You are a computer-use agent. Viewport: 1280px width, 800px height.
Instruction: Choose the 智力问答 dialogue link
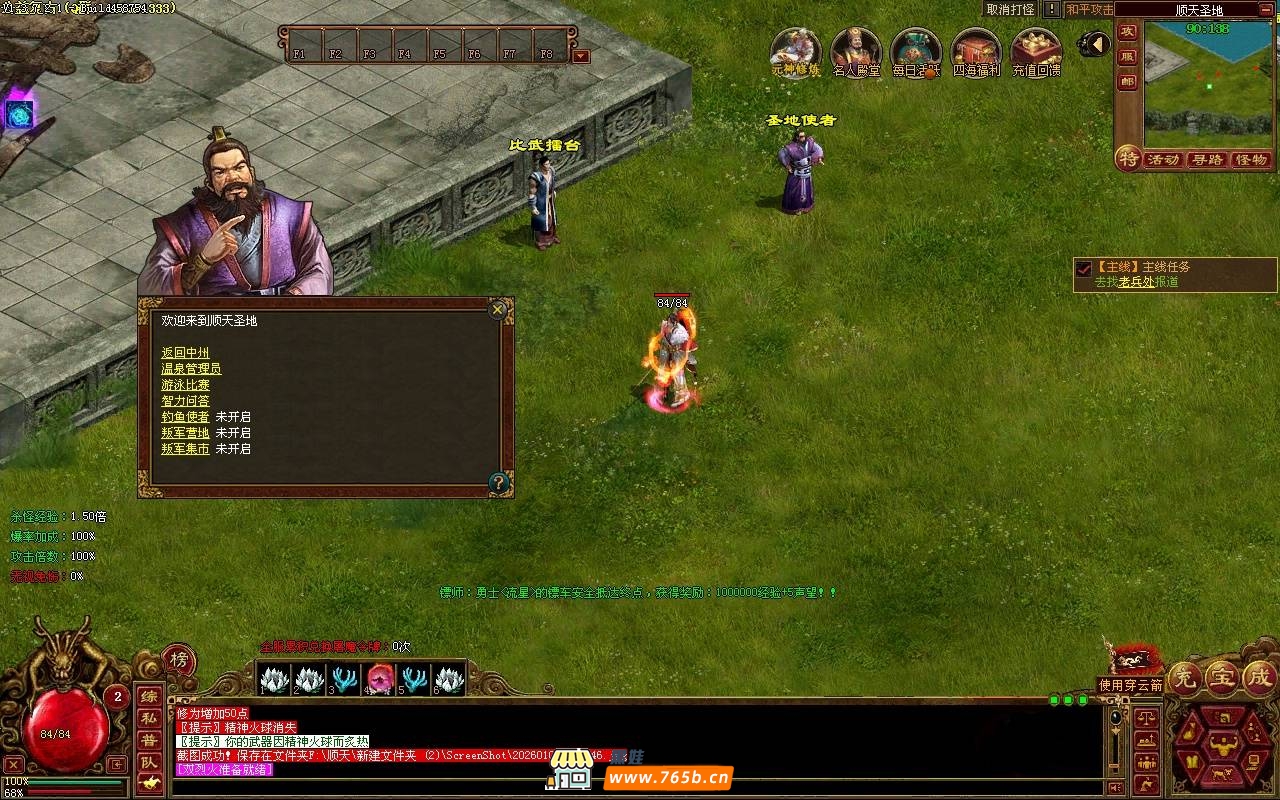[x=185, y=401]
